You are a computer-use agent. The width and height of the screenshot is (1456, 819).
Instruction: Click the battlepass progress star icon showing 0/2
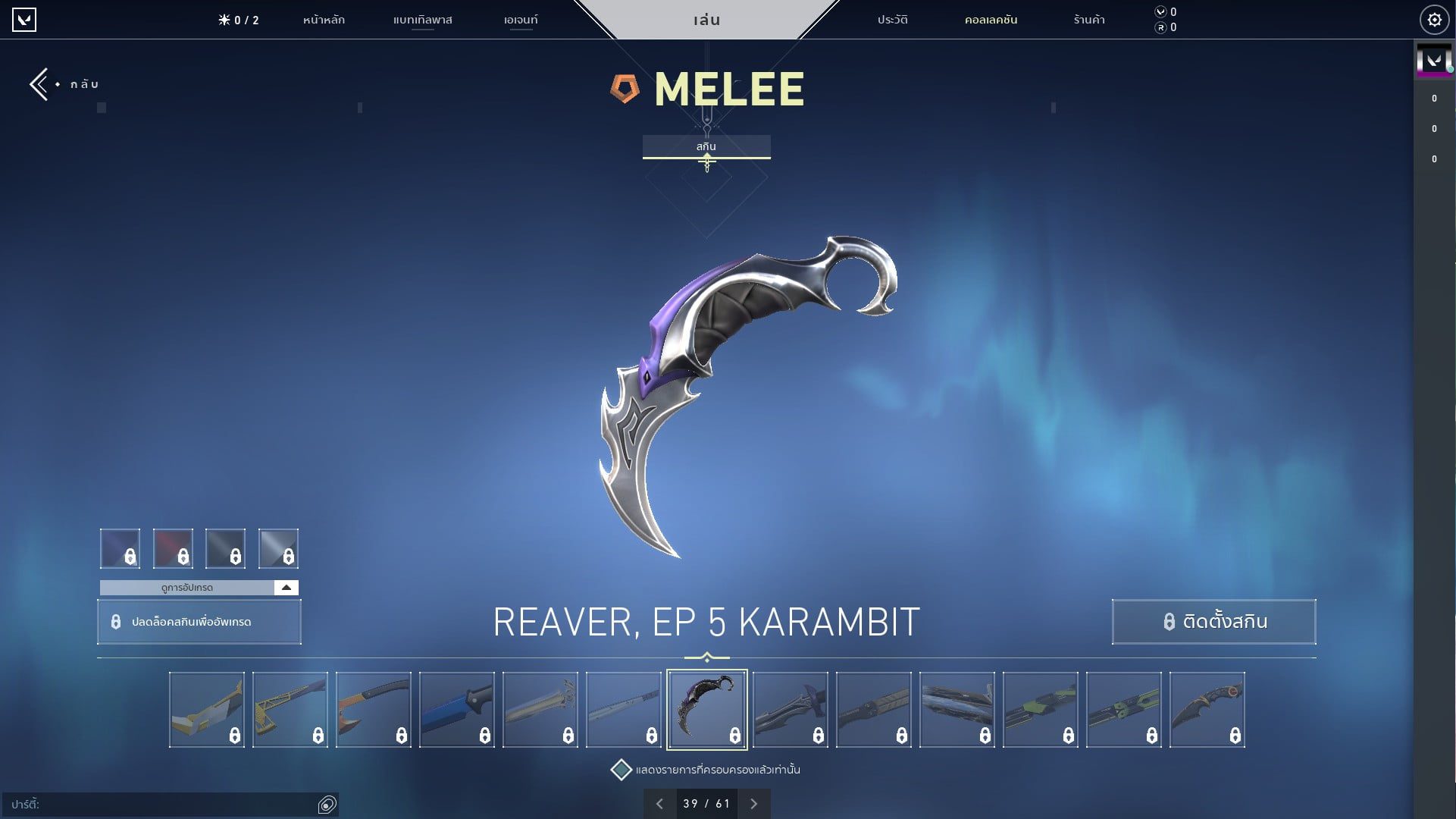tap(222, 20)
